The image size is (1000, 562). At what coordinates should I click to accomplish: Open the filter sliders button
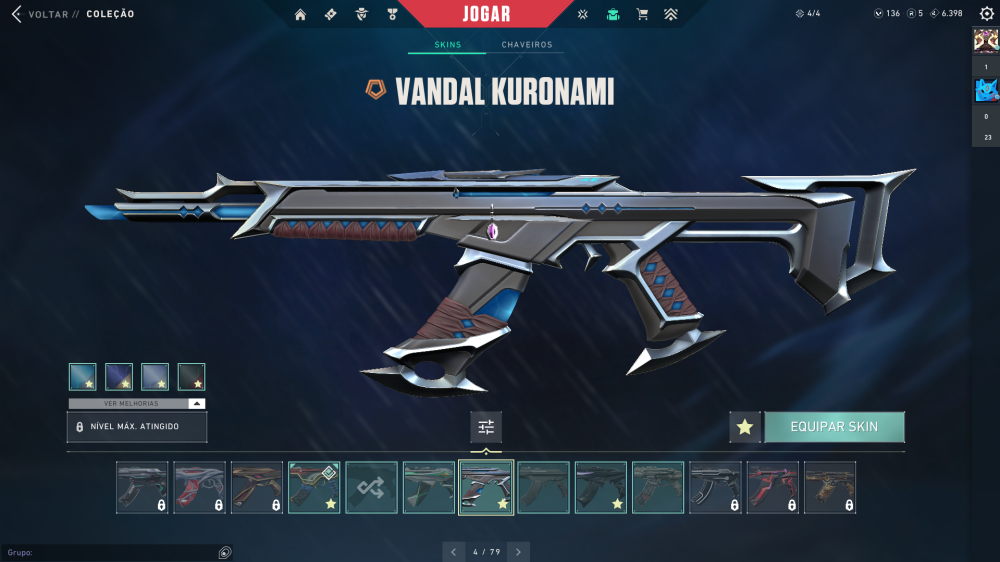(x=486, y=427)
